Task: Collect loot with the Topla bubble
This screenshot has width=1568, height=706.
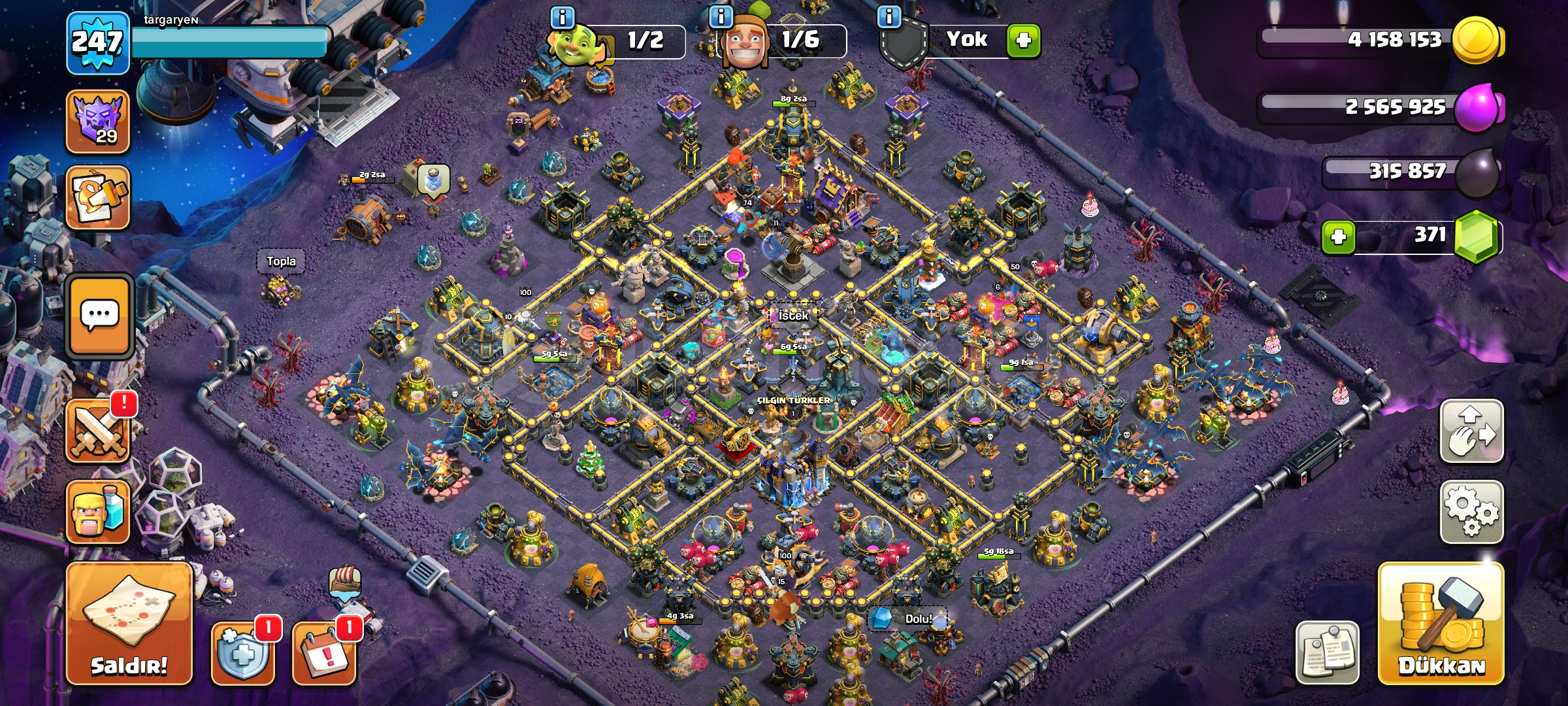Action: 281,261
